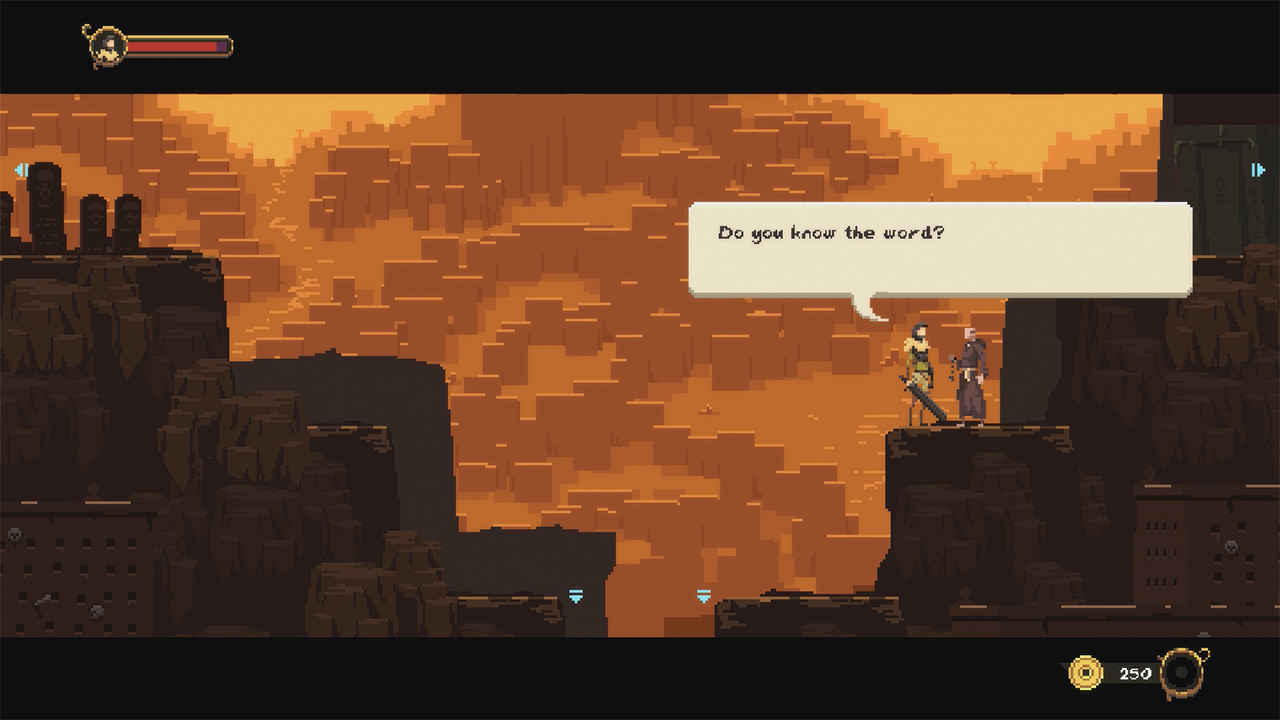
Task: Click the skull on the bottom-left structure
Action: (x=14, y=534)
